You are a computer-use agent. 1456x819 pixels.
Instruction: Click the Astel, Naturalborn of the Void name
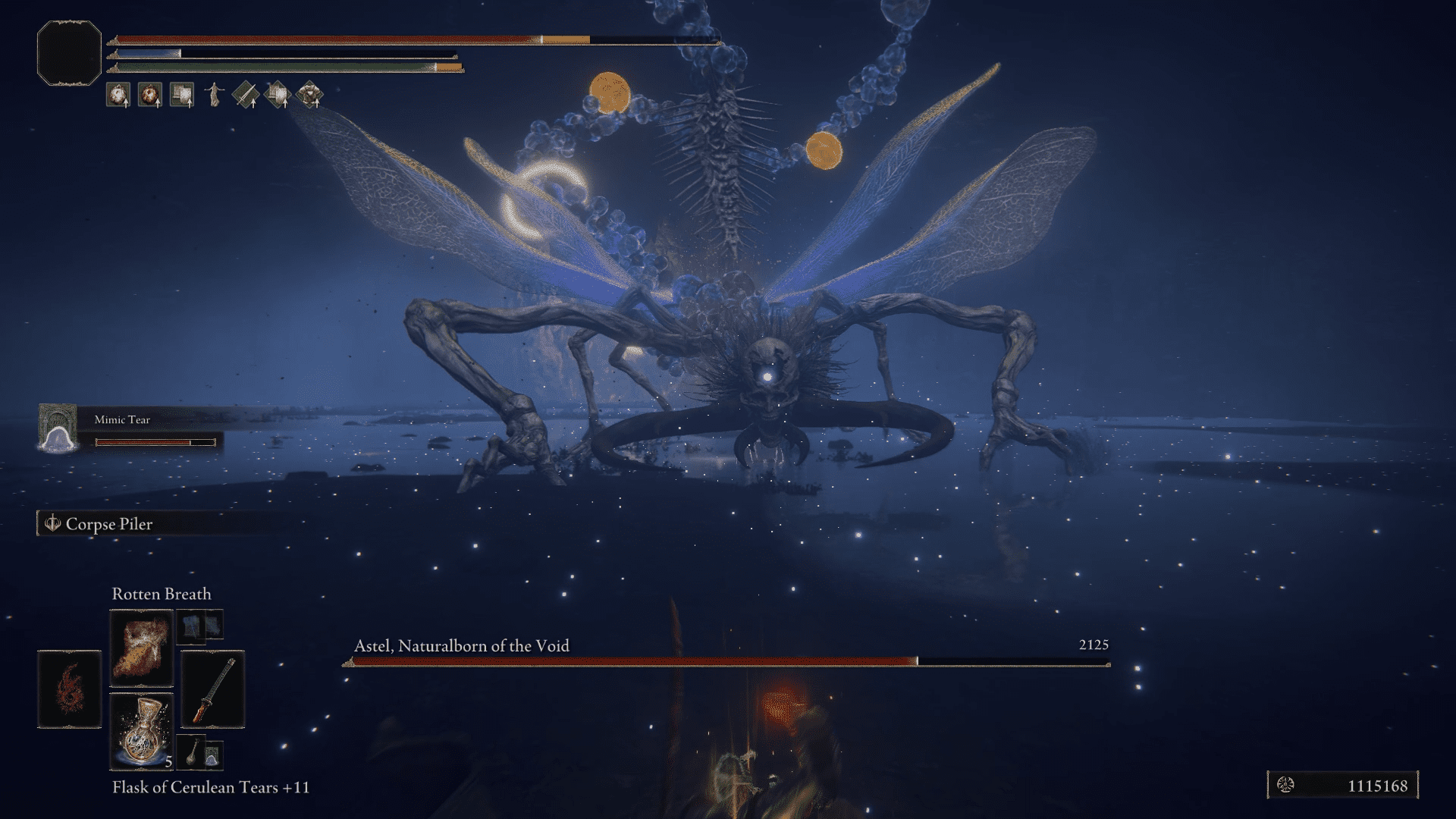pyautogui.click(x=461, y=646)
